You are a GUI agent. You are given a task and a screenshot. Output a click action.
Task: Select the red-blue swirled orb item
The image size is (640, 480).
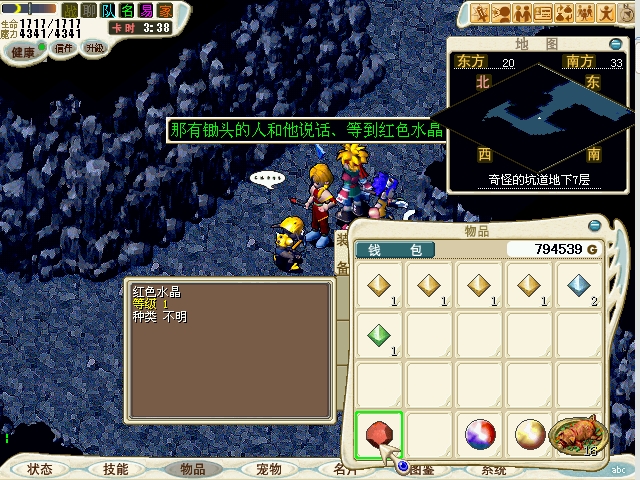480,435
